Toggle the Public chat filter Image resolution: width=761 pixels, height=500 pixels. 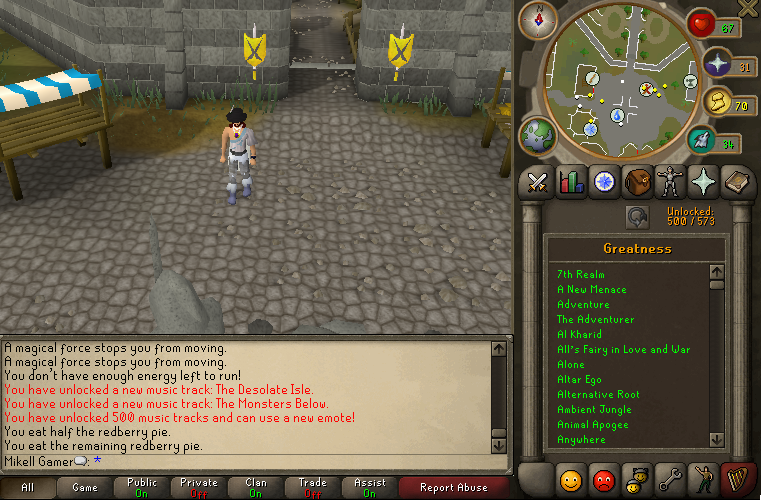[142, 488]
